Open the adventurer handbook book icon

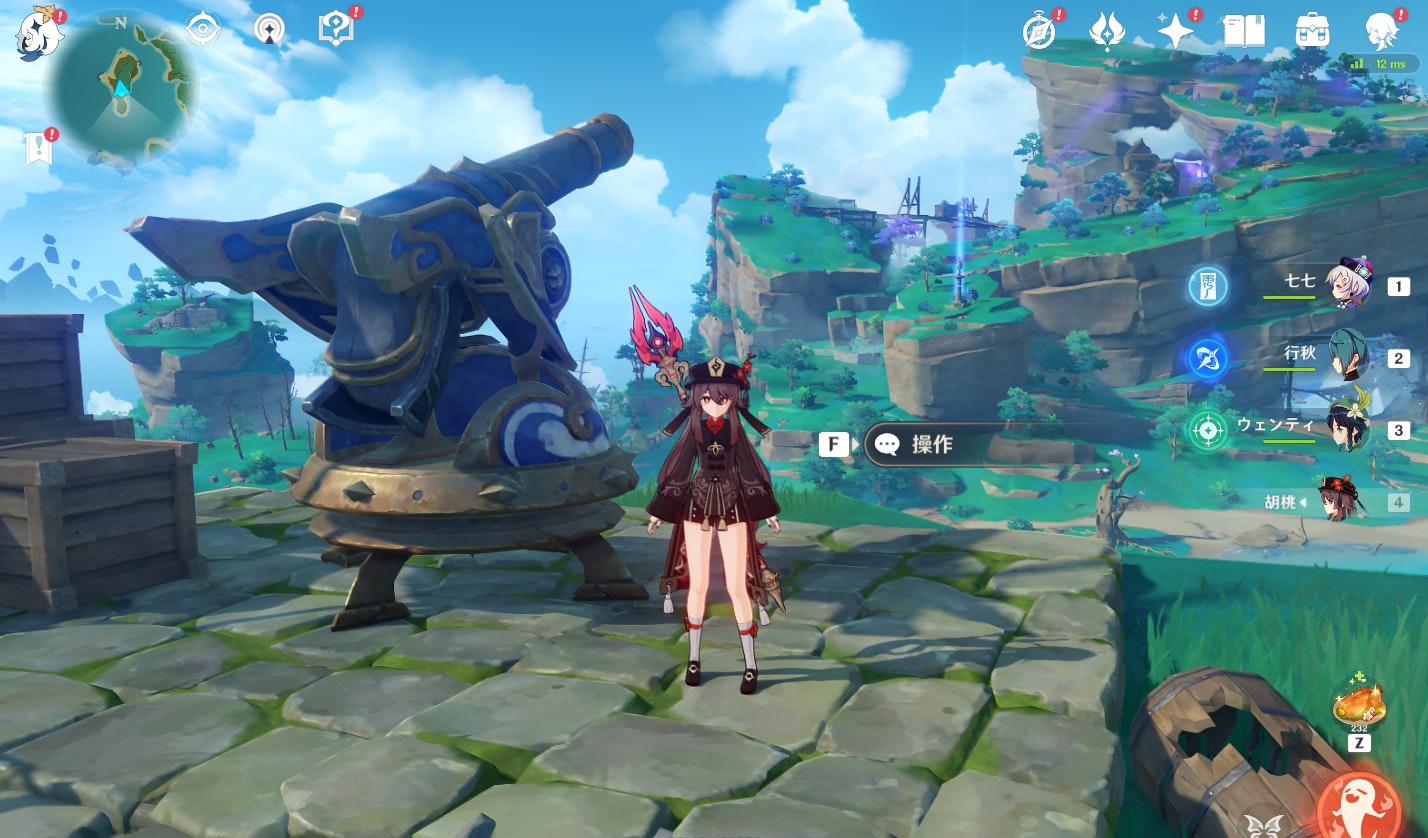[1244, 31]
